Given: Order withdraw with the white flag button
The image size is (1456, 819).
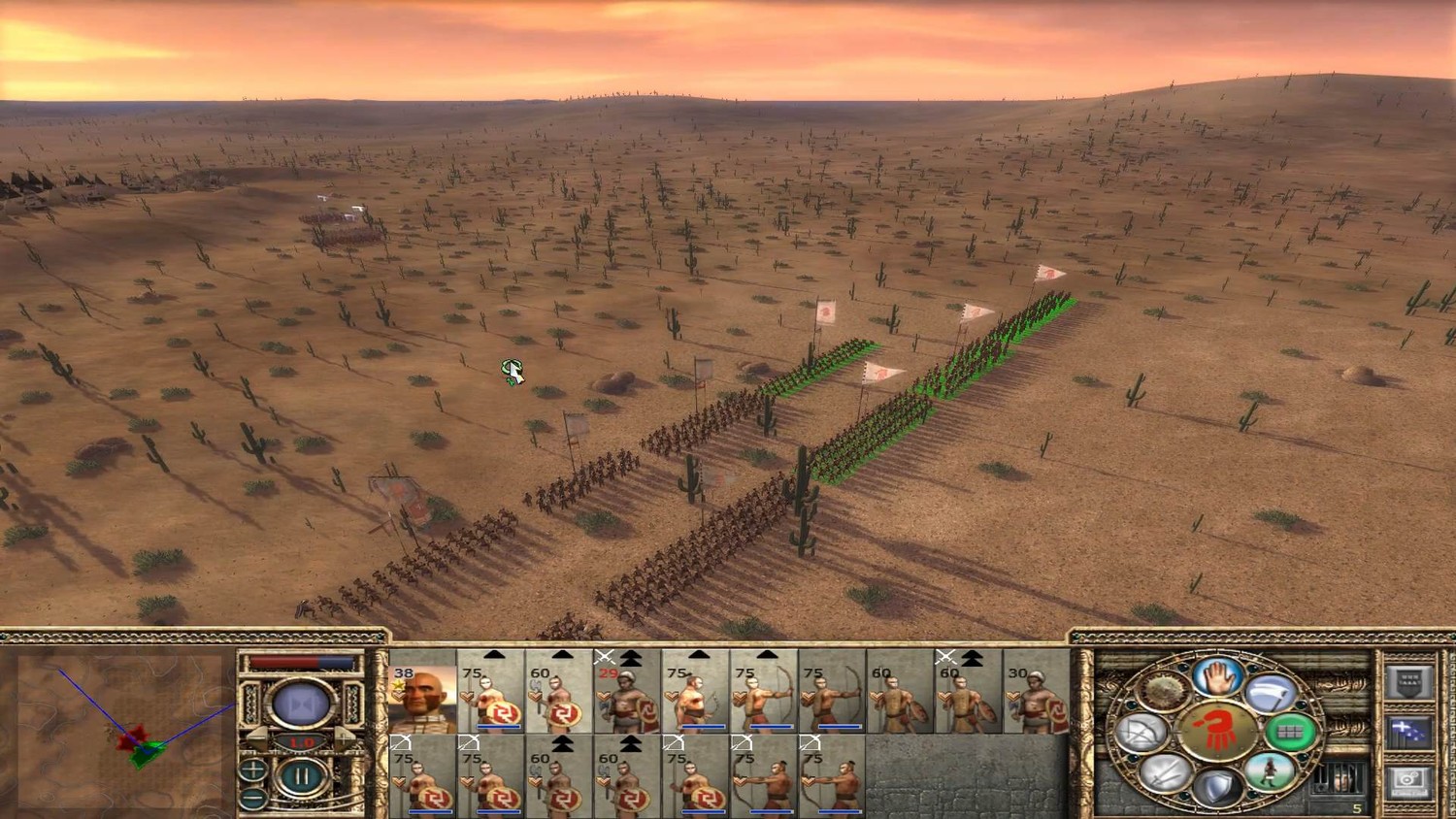Looking at the screenshot, I should 1270,693.
